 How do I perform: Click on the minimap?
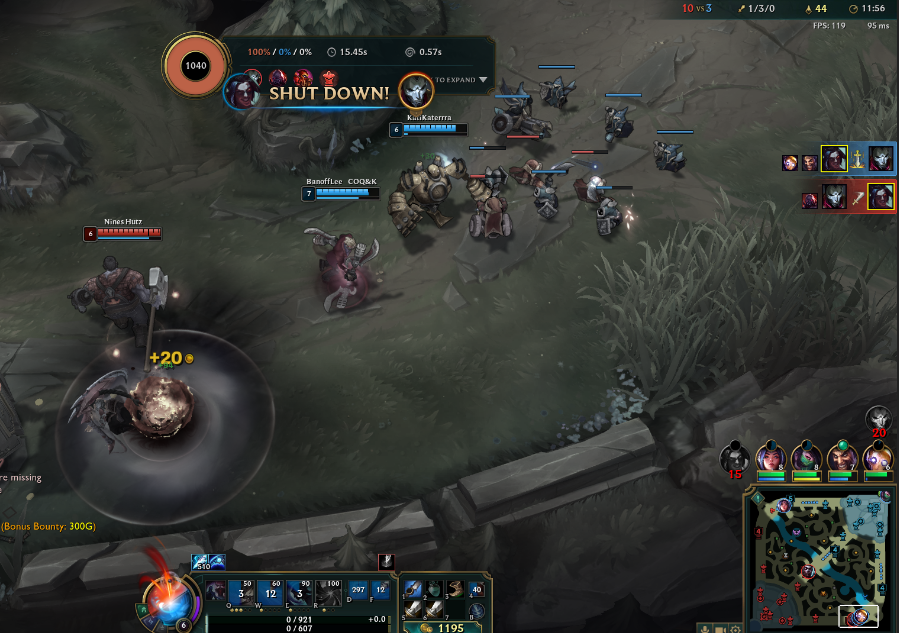point(818,557)
